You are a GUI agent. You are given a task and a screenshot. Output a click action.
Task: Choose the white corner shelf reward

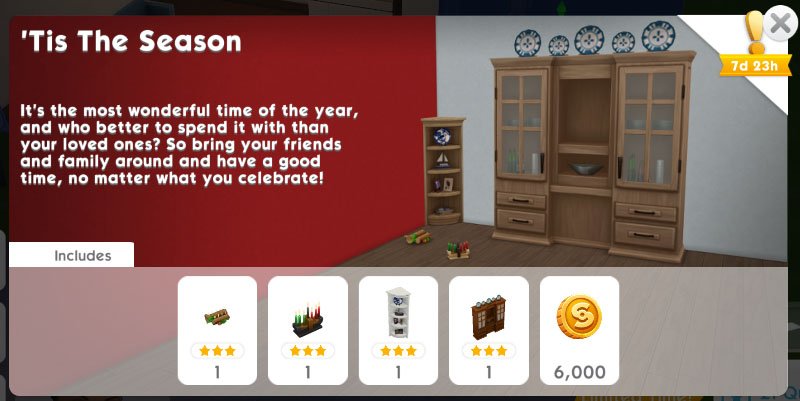398,330
